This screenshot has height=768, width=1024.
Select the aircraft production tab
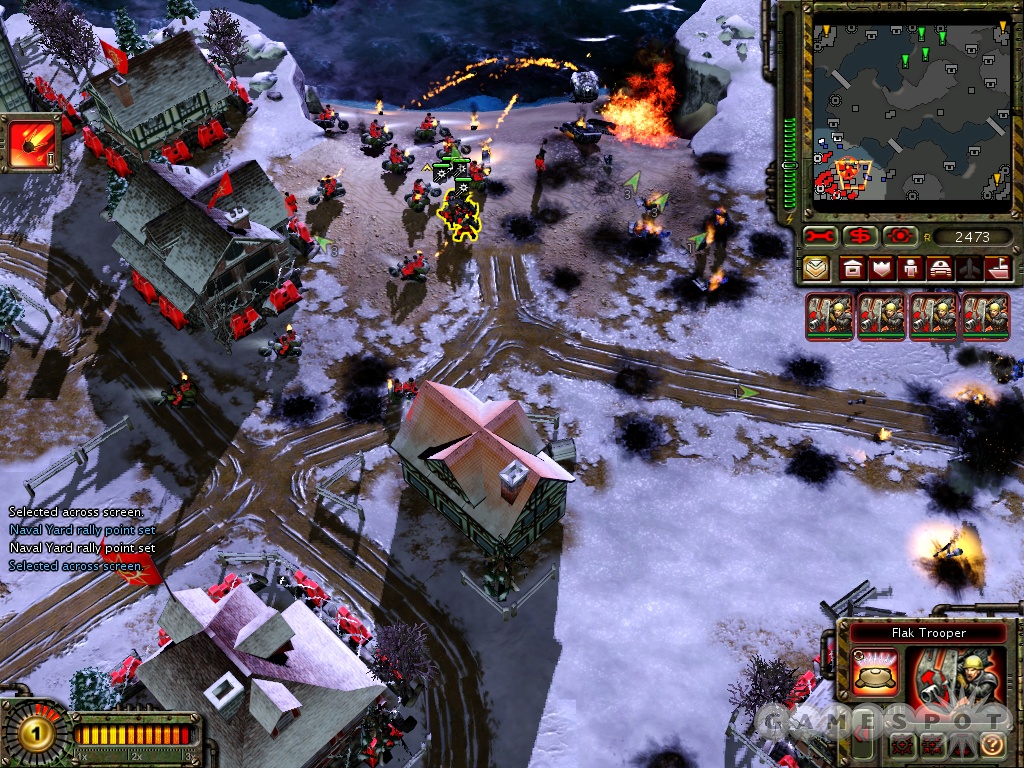click(x=969, y=268)
